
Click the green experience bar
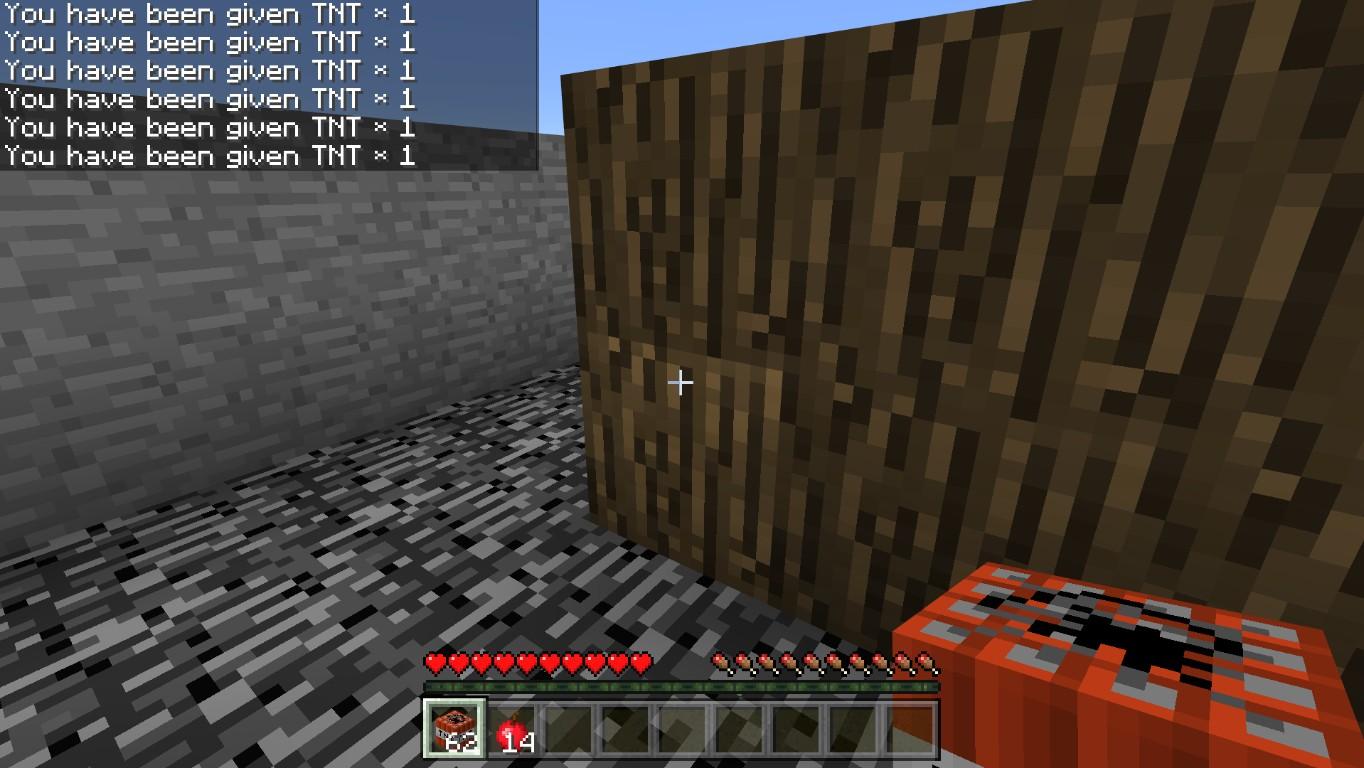[x=683, y=685]
